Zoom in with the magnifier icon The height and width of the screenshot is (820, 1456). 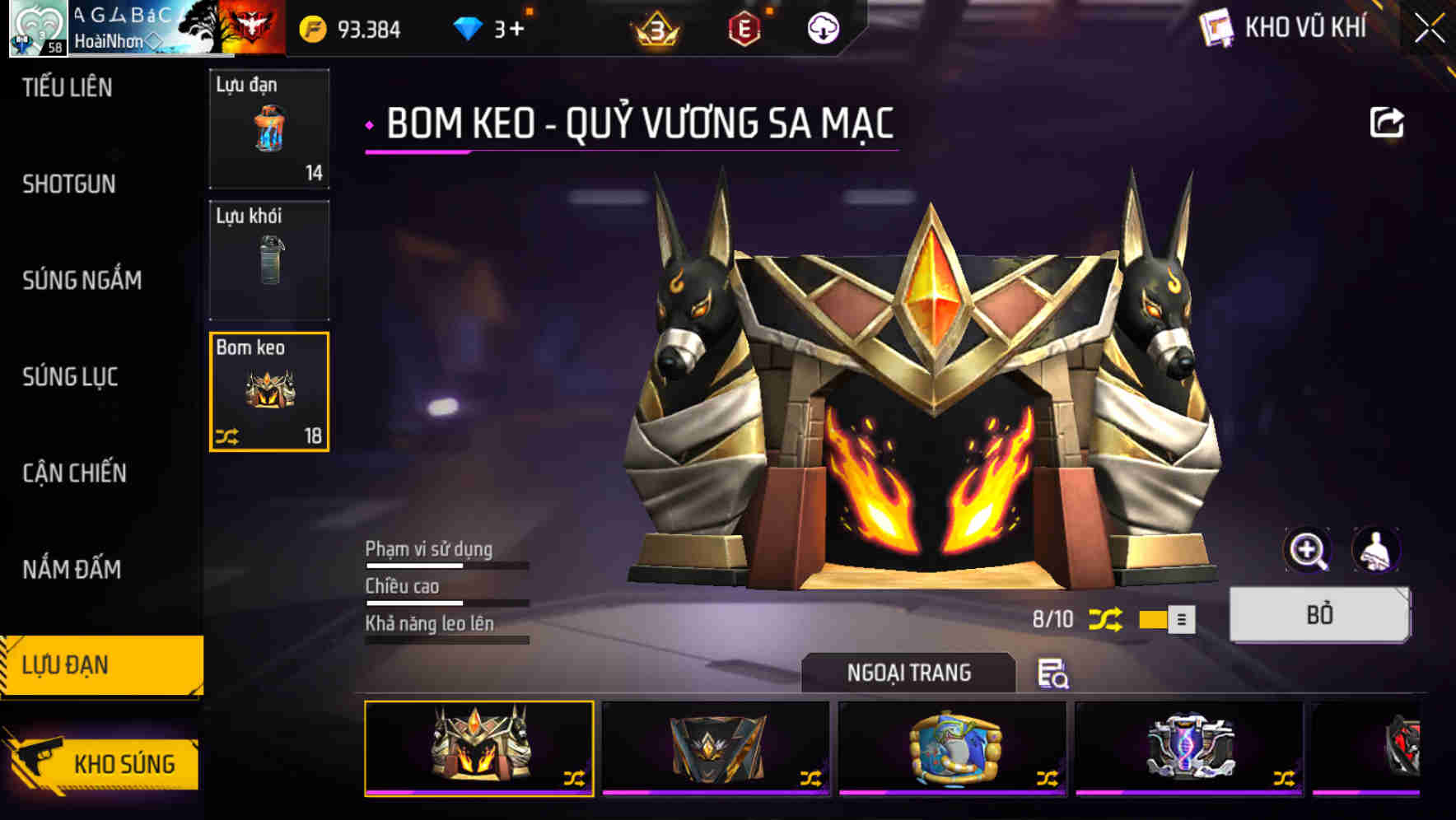pyautogui.click(x=1307, y=550)
